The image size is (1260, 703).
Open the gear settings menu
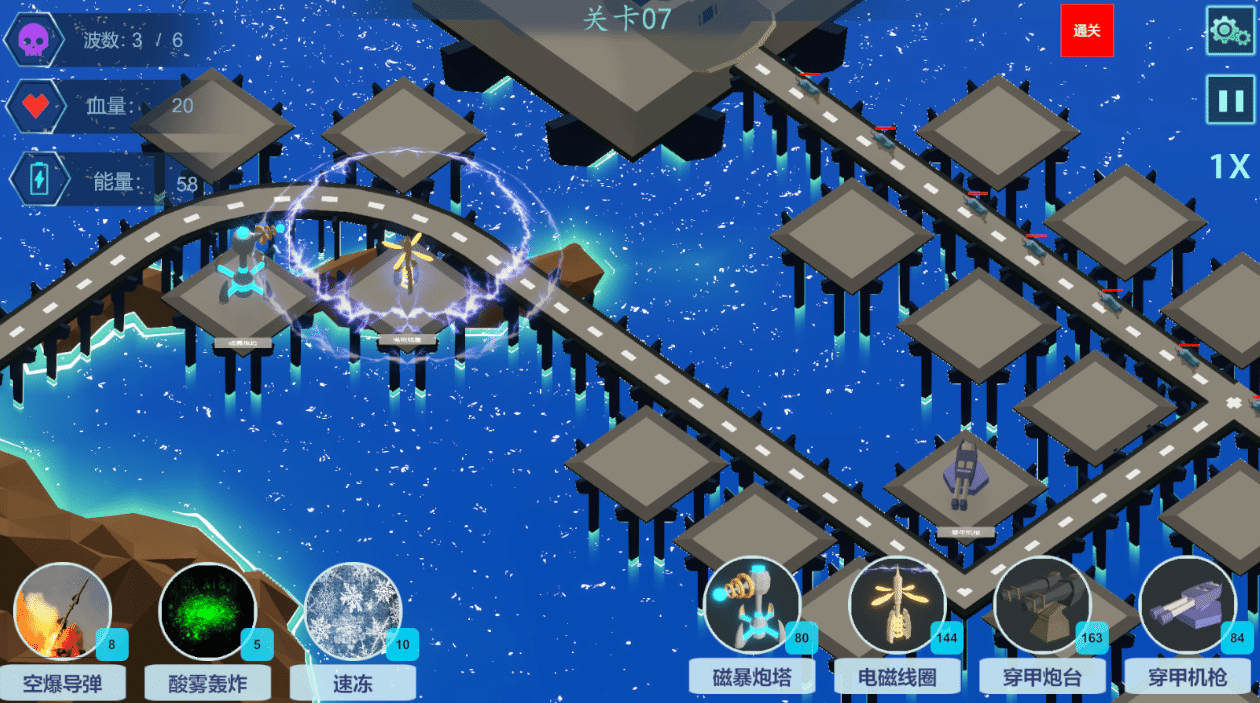click(x=1229, y=31)
